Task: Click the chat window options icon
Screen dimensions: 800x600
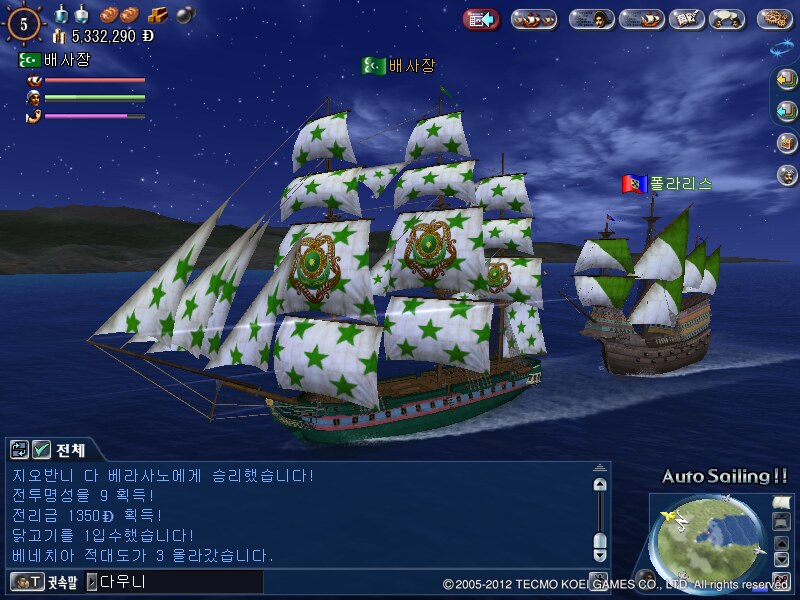Action: pos(19,449)
